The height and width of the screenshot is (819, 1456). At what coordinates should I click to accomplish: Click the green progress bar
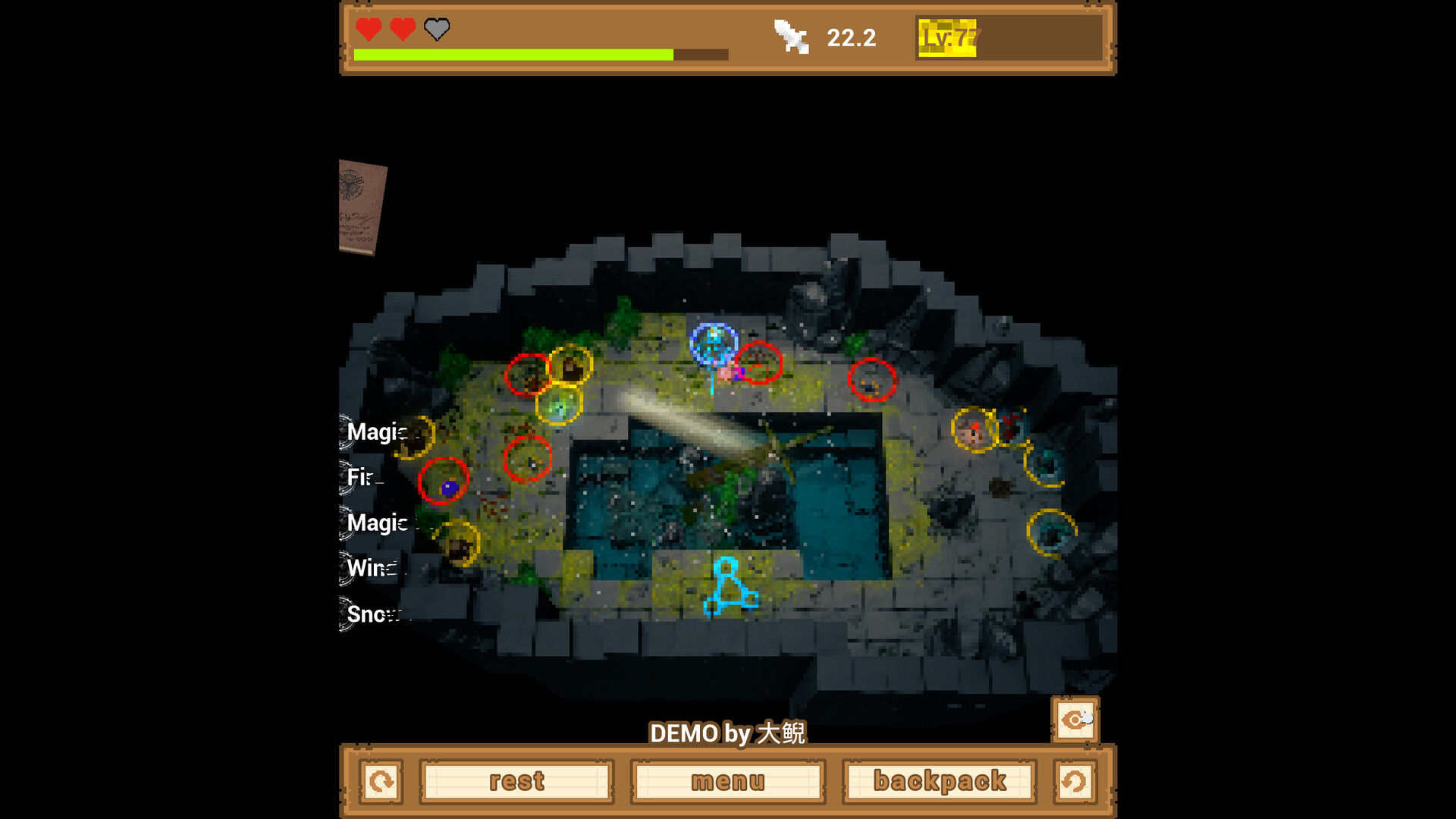[513, 55]
